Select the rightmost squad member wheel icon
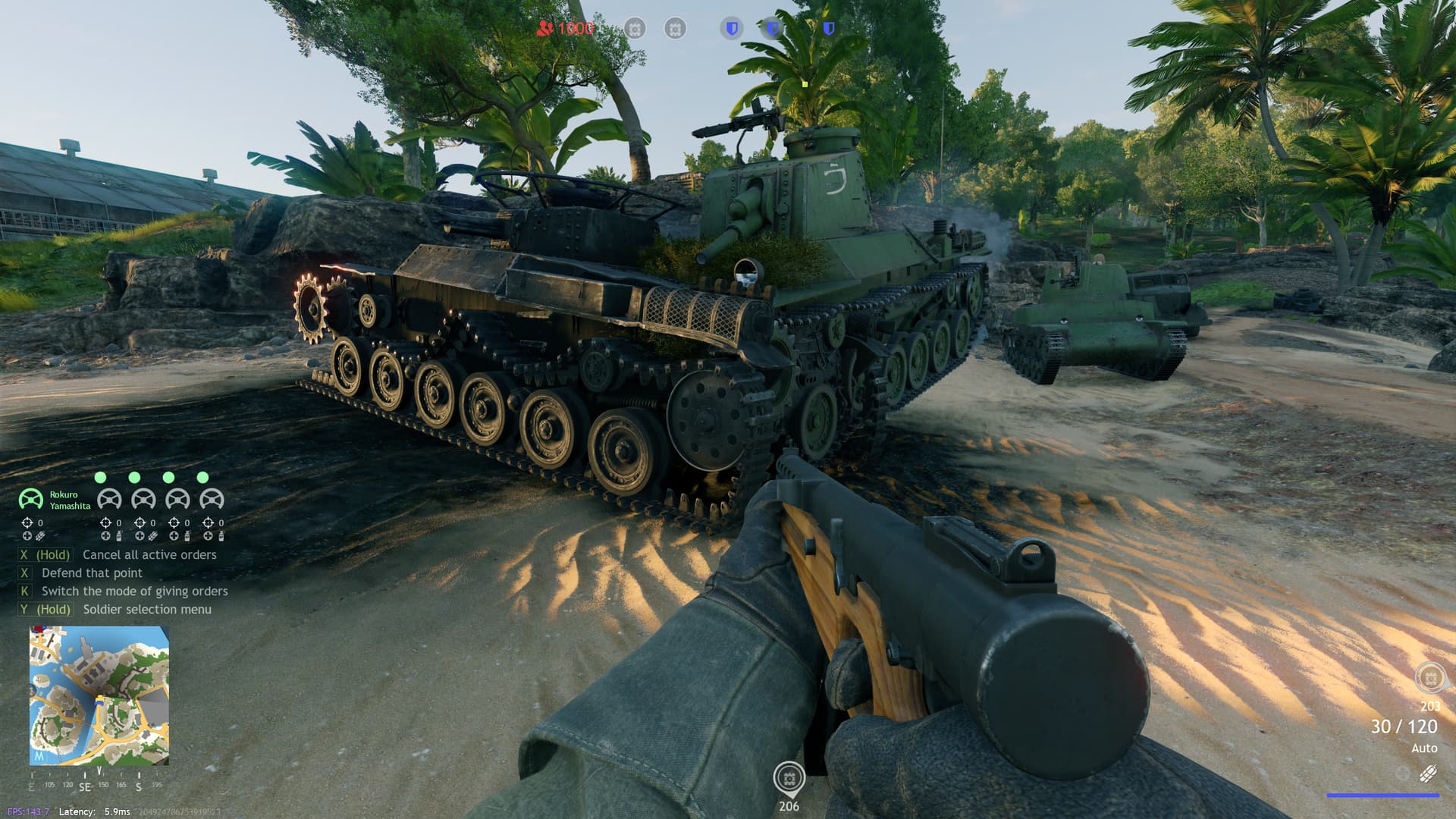Image resolution: width=1456 pixels, height=819 pixels. [213, 500]
